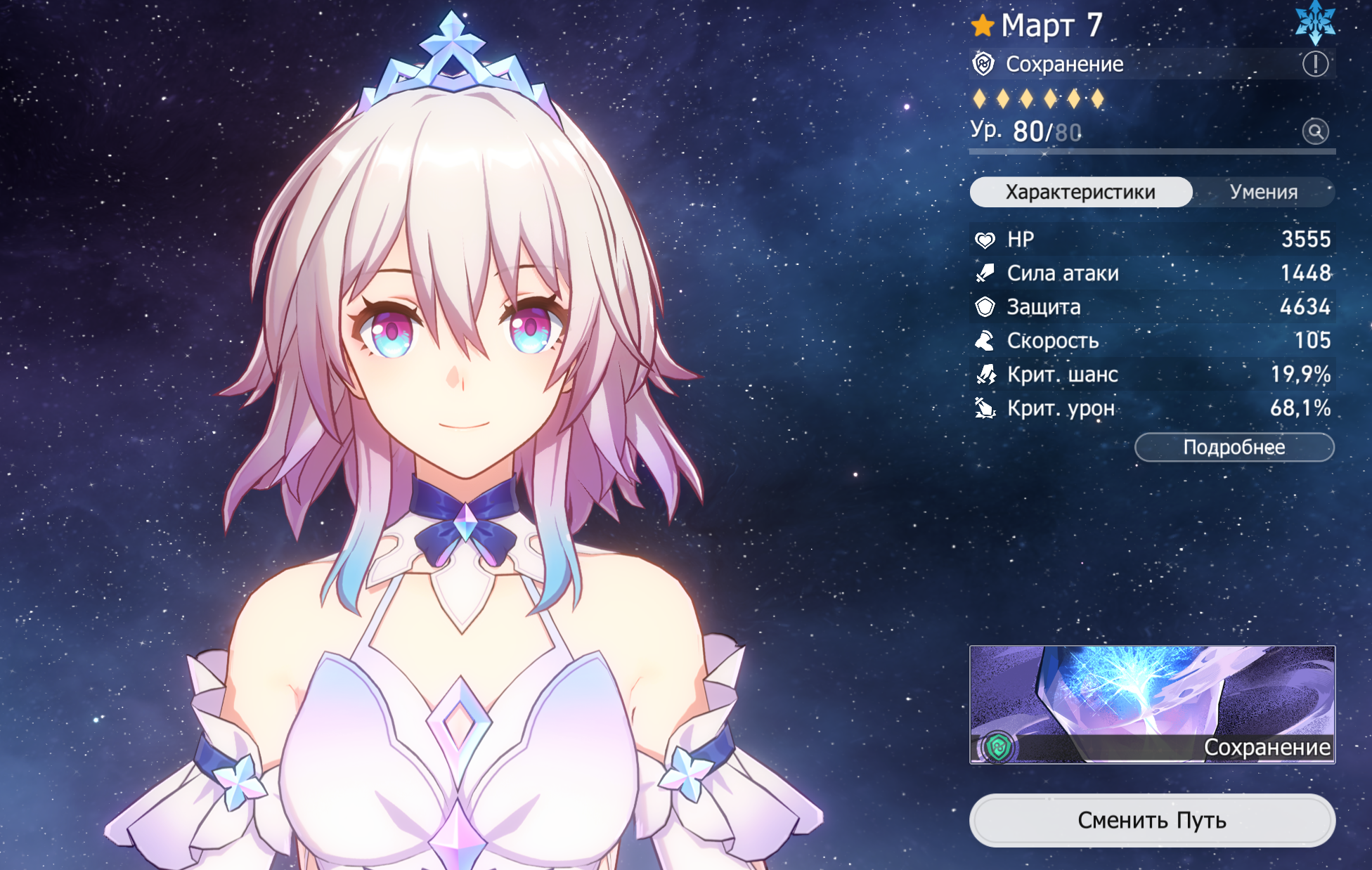Screen dimensions: 1372x870
Task: Open Подробнее stat details
Action: (1234, 448)
